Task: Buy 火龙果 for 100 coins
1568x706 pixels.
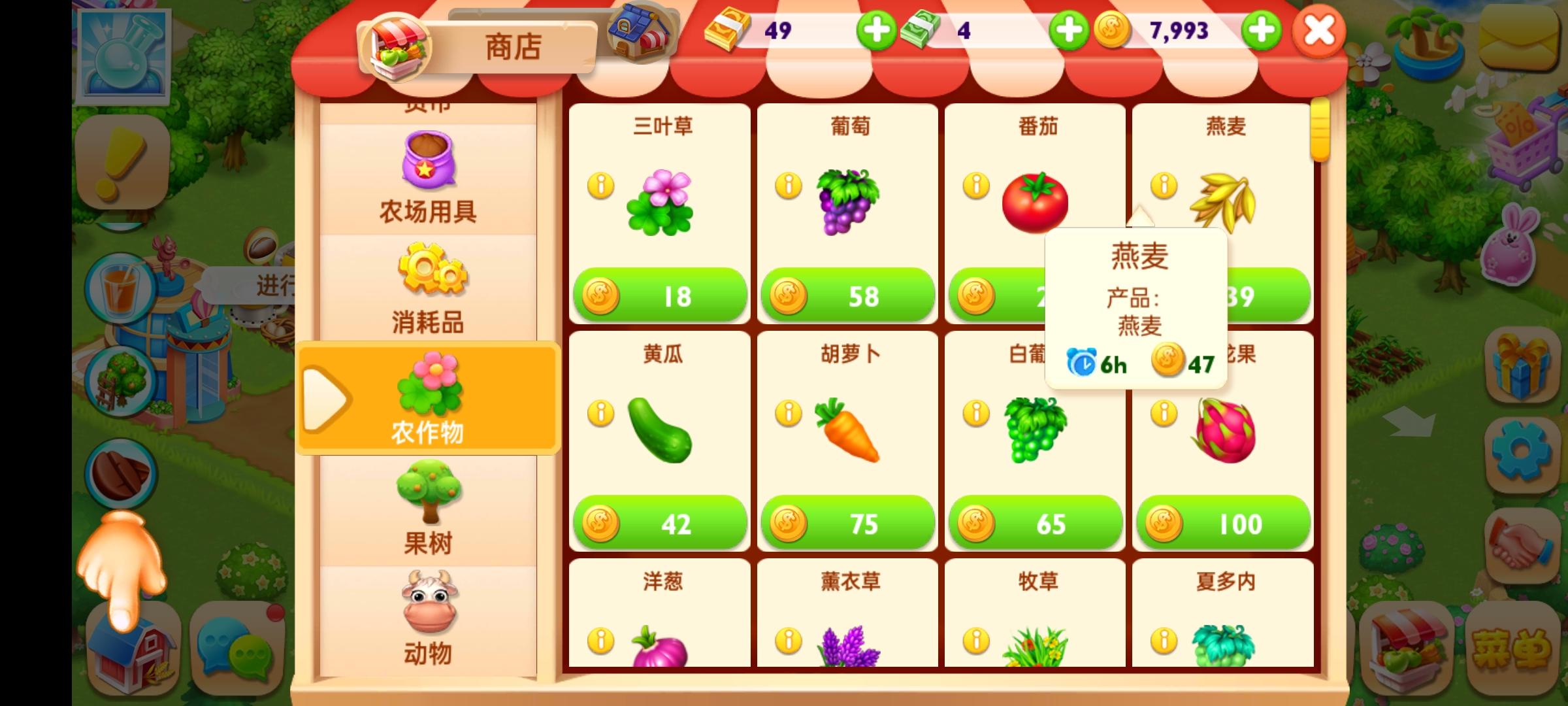Action: (x=1222, y=521)
